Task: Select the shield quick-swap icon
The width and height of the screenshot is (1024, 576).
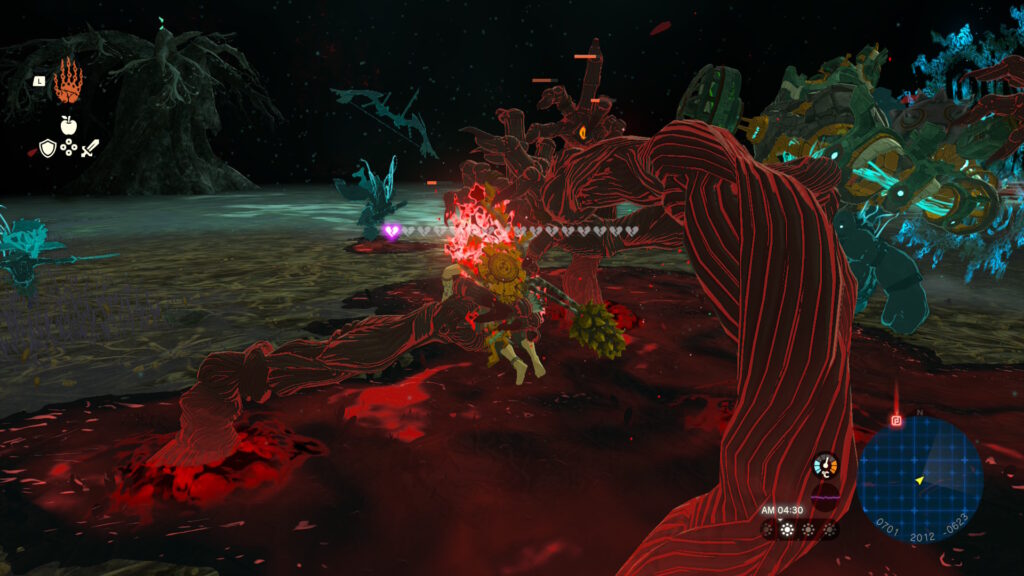Action: click(47, 149)
